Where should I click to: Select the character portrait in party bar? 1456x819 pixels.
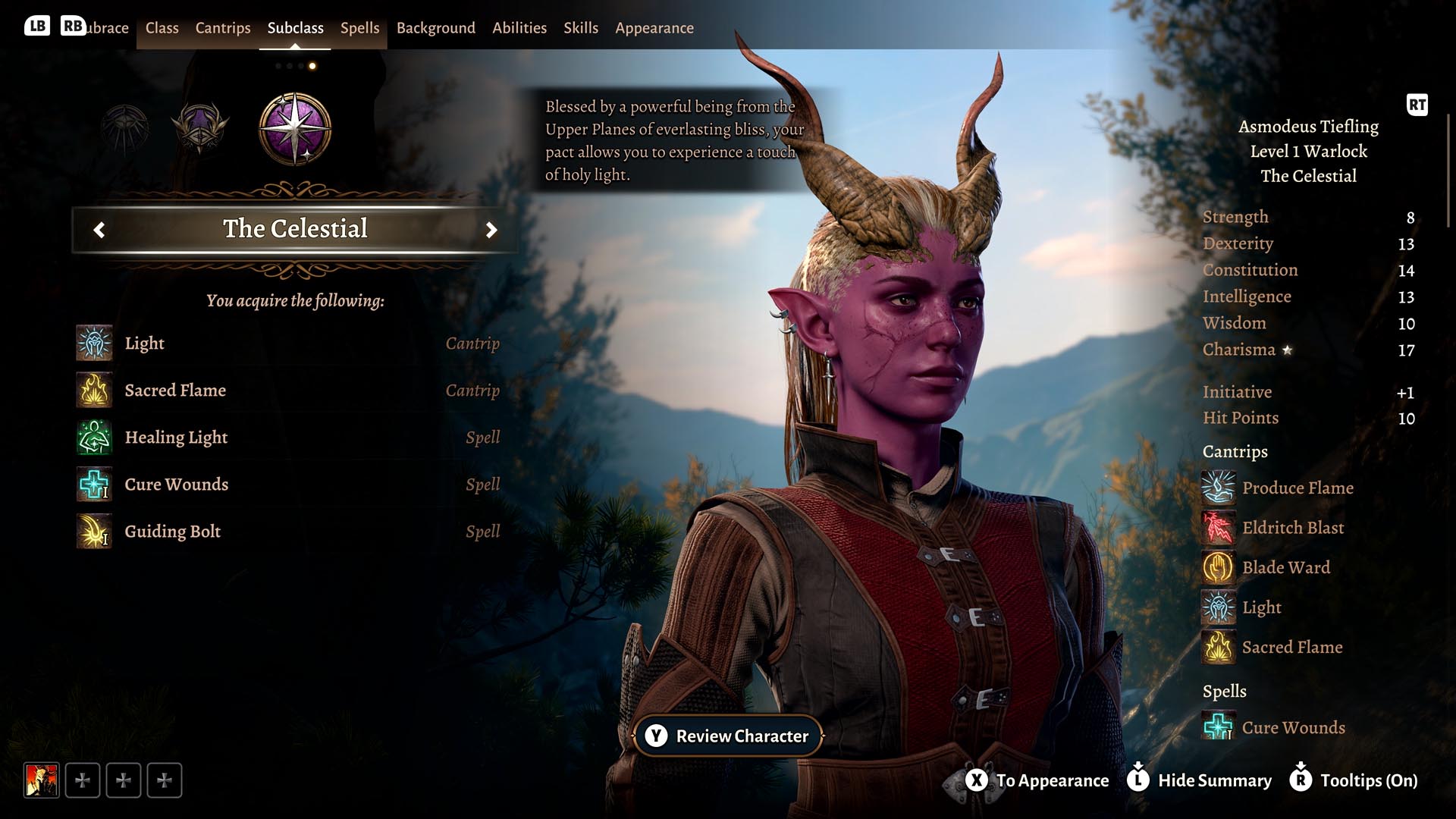point(42,780)
